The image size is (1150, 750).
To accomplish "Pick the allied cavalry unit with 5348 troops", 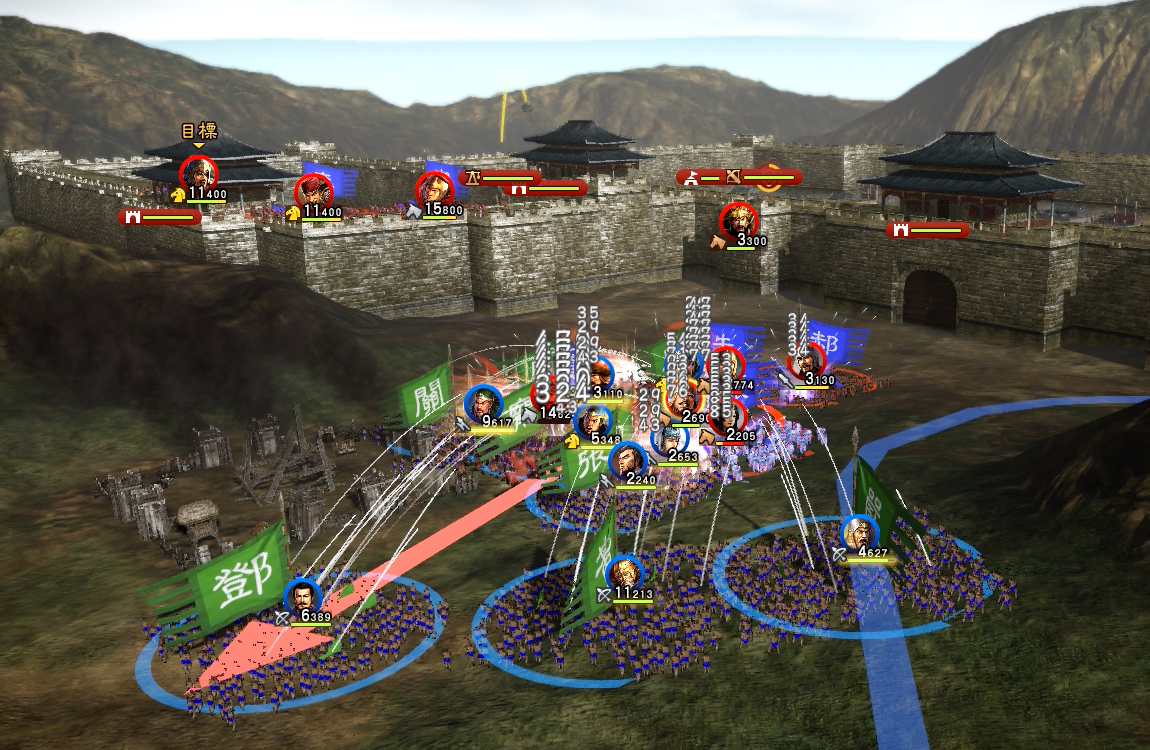I will (593, 419).
